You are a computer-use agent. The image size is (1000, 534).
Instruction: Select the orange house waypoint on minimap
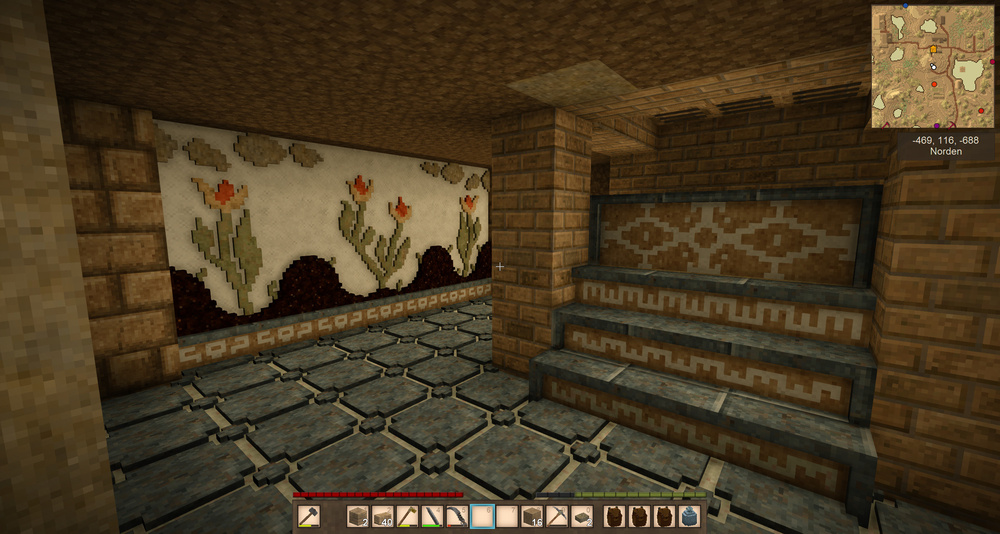coord(934,48)
